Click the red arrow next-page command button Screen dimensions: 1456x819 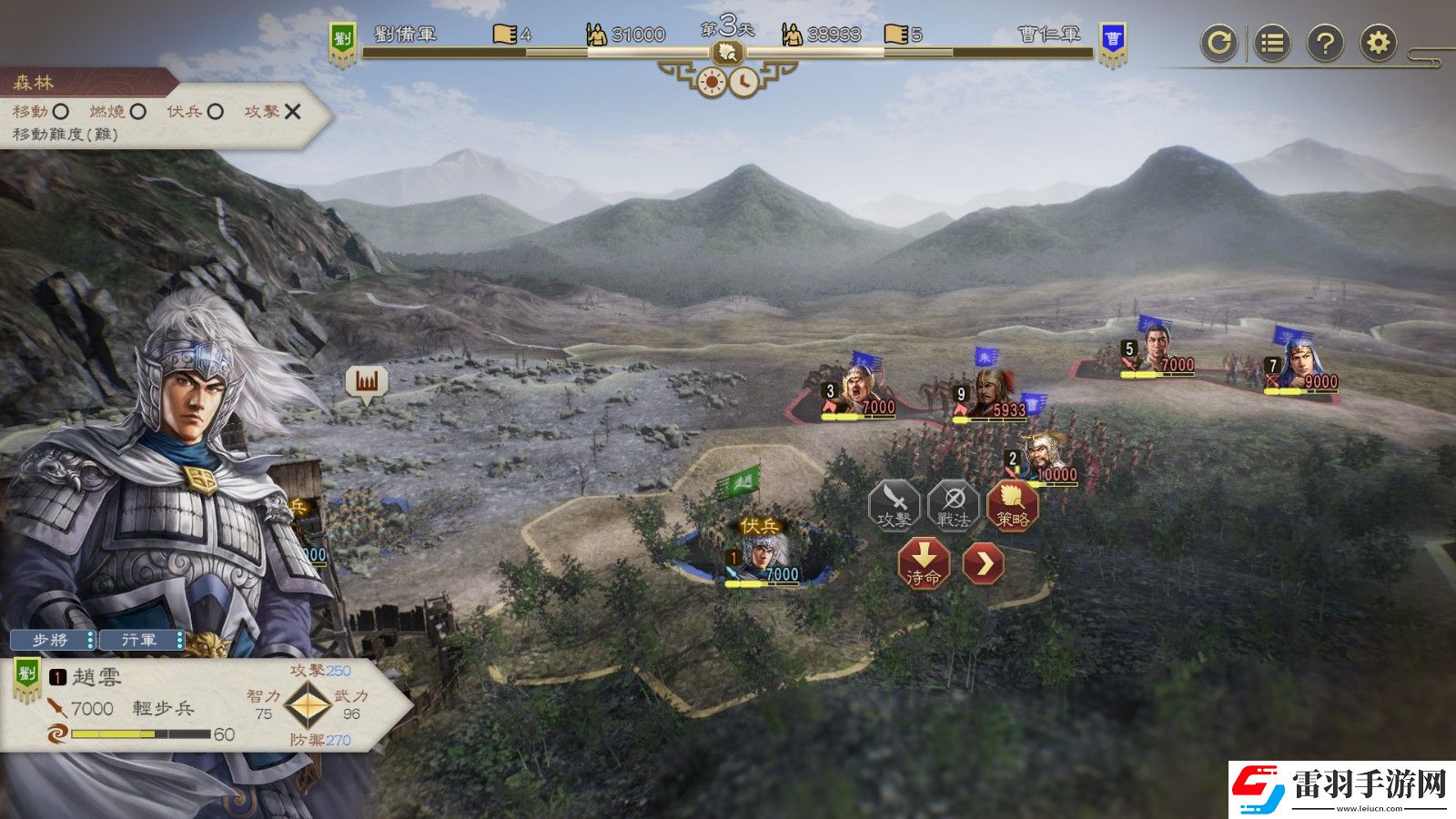(983, 563)
